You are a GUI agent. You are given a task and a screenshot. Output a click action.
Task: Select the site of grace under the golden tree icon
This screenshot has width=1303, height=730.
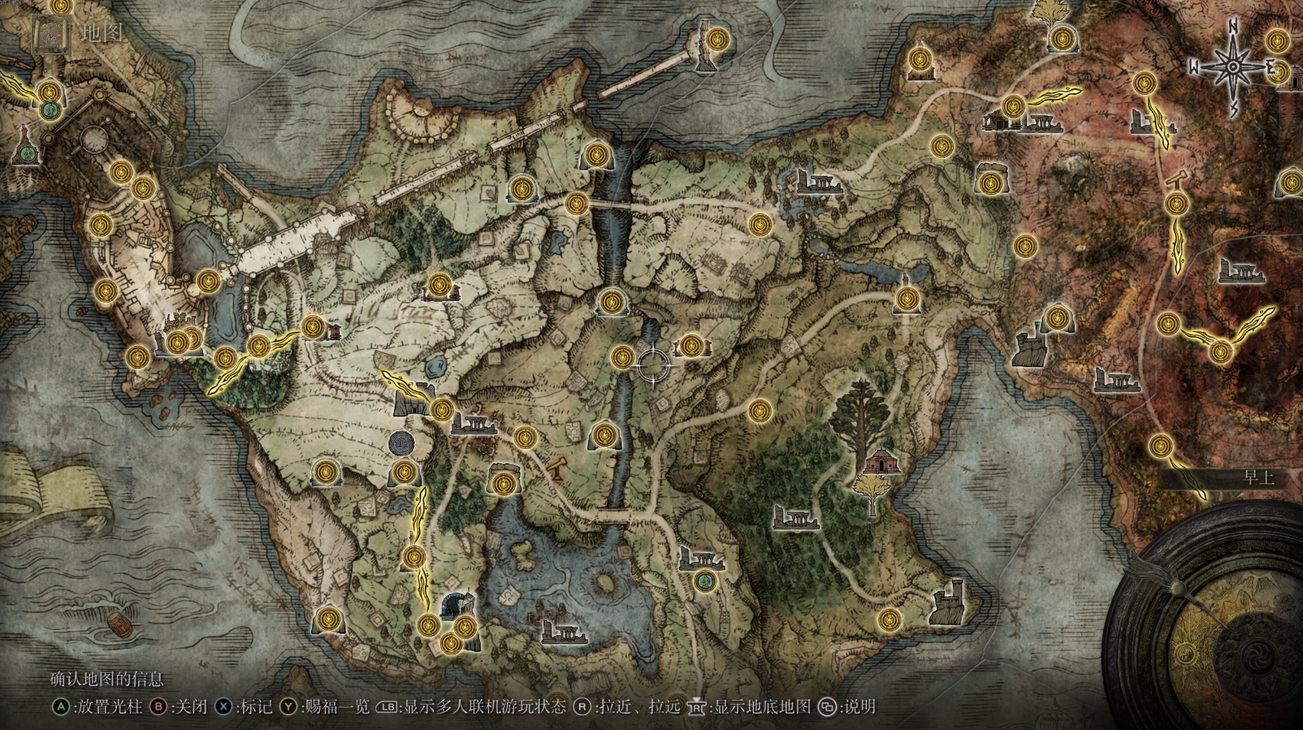[1062, 39]
